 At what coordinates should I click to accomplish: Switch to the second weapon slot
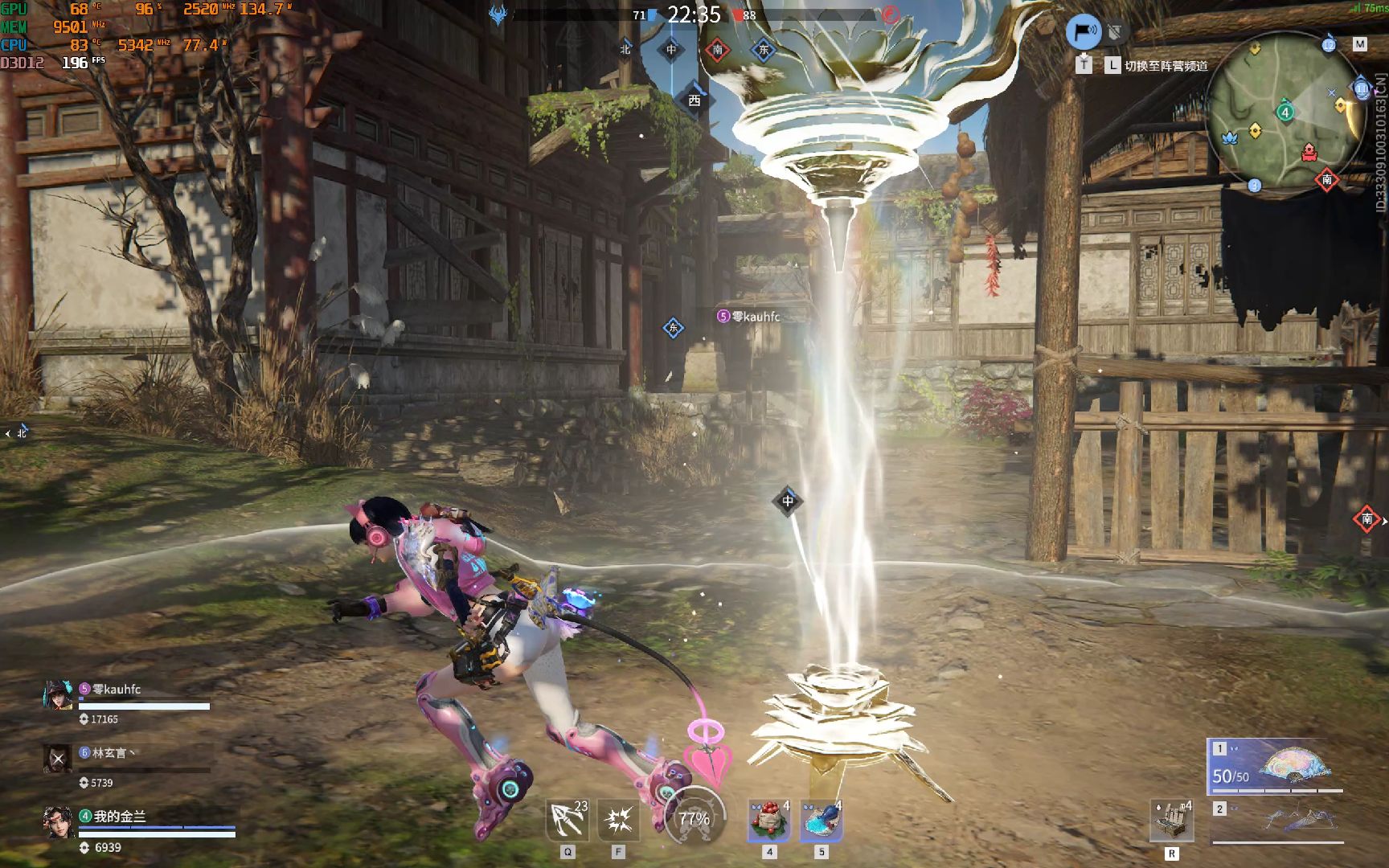[1278, 821]
